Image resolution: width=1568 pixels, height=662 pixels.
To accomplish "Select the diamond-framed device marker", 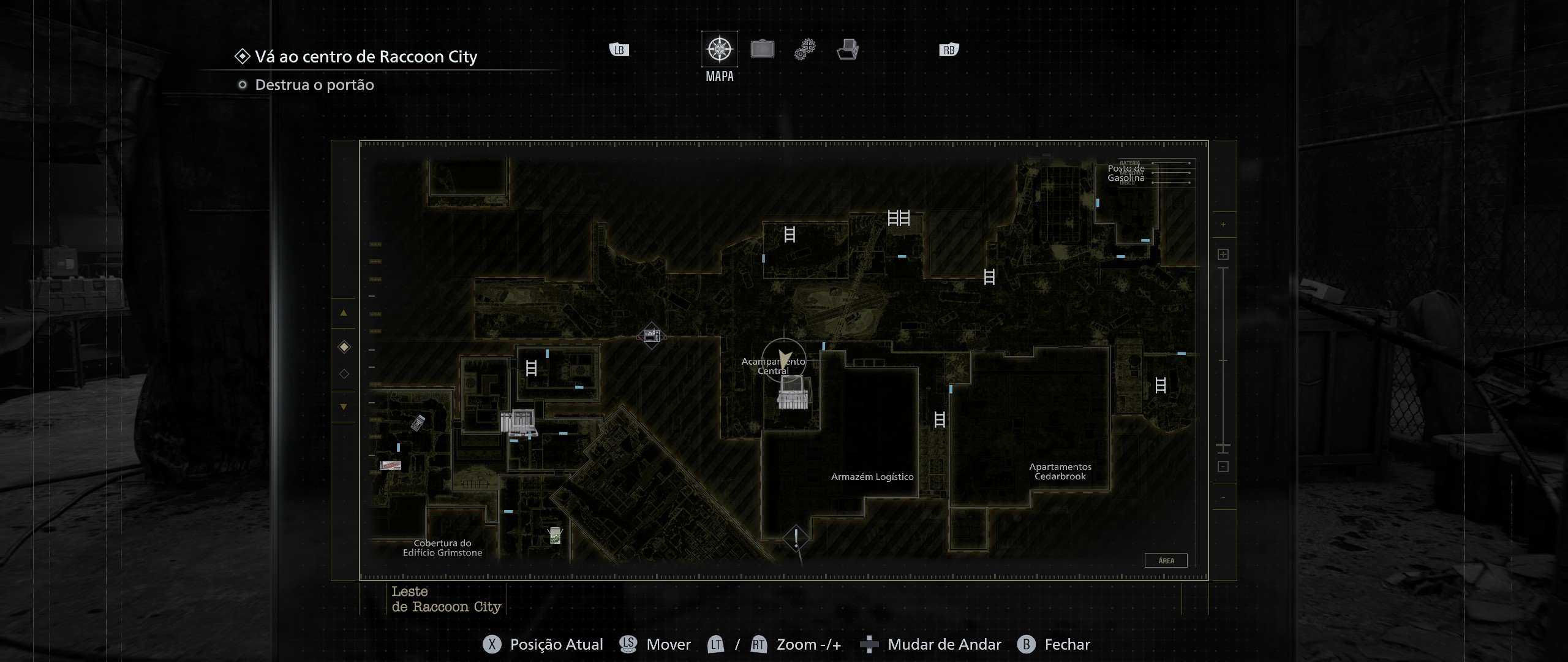I will pyautogui.click(x=651, y=335).
